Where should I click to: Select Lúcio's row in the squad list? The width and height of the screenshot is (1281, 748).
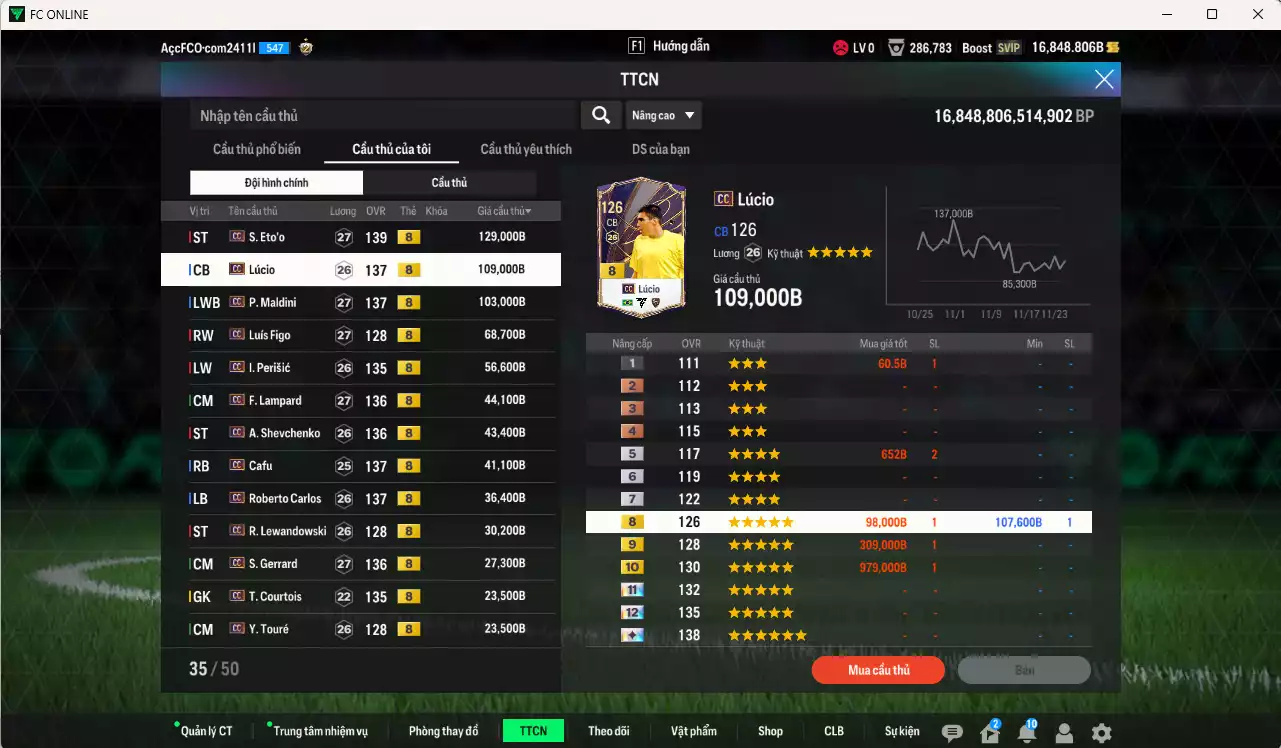click(360, 269)
